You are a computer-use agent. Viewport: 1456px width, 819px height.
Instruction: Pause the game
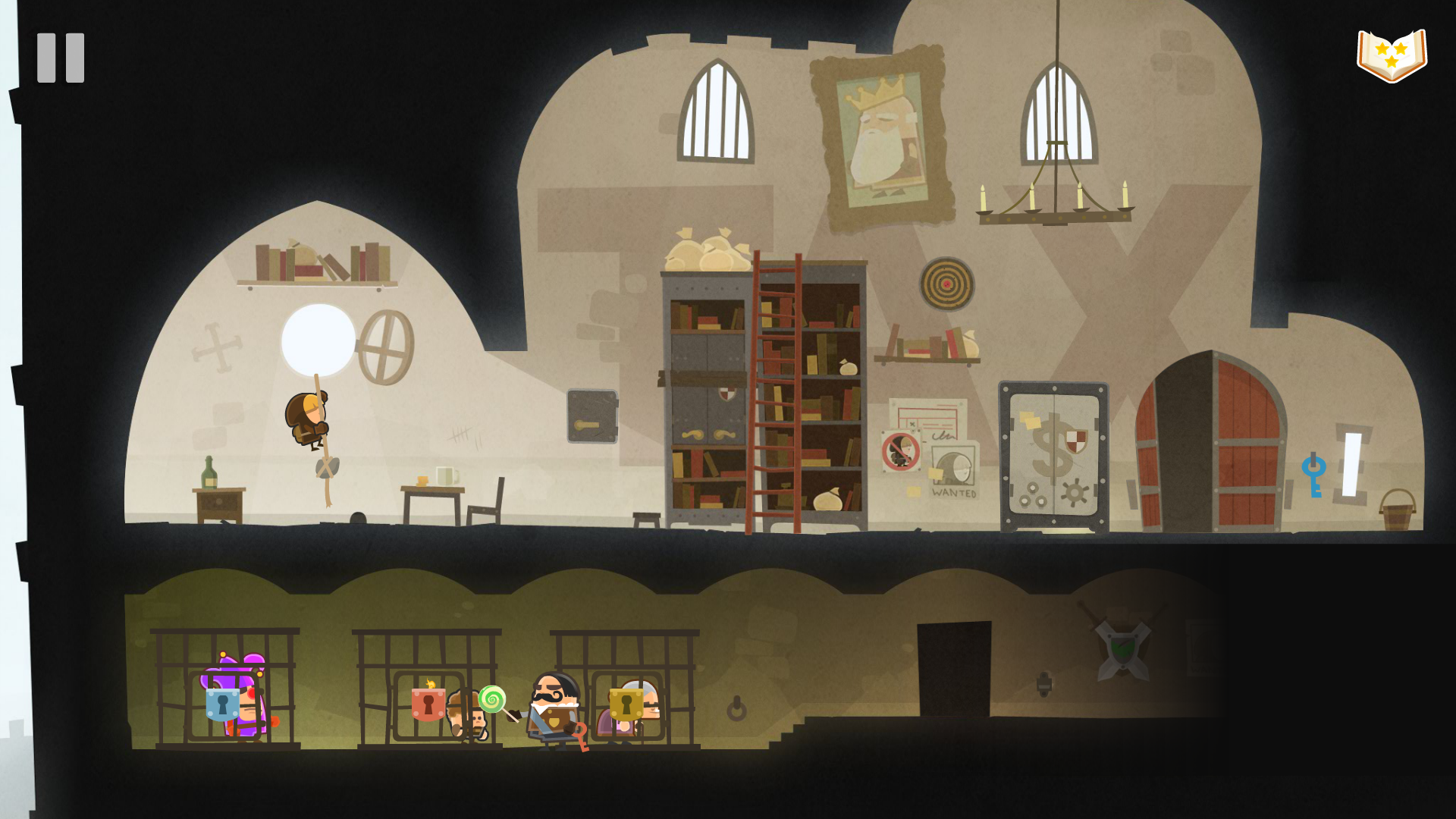tap(61, 58)
